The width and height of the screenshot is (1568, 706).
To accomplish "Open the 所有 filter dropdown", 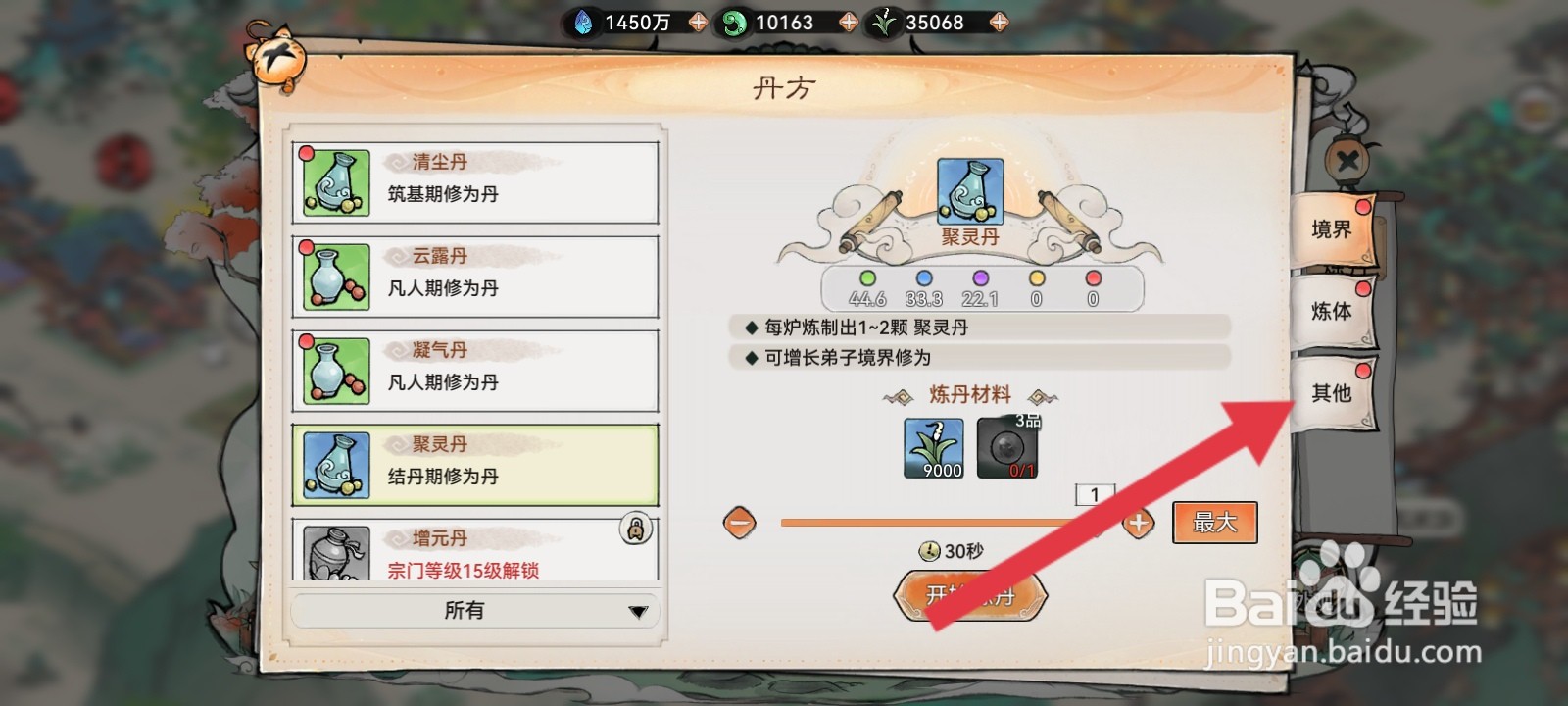I will click(474, 610).
